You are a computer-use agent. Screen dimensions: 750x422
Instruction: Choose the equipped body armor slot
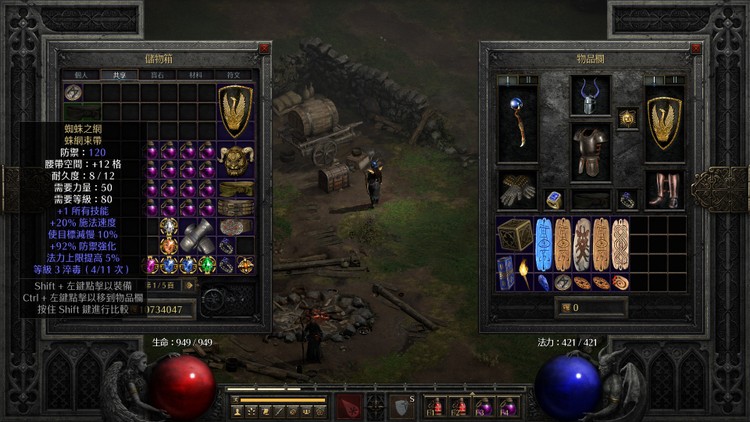(590, 151)
